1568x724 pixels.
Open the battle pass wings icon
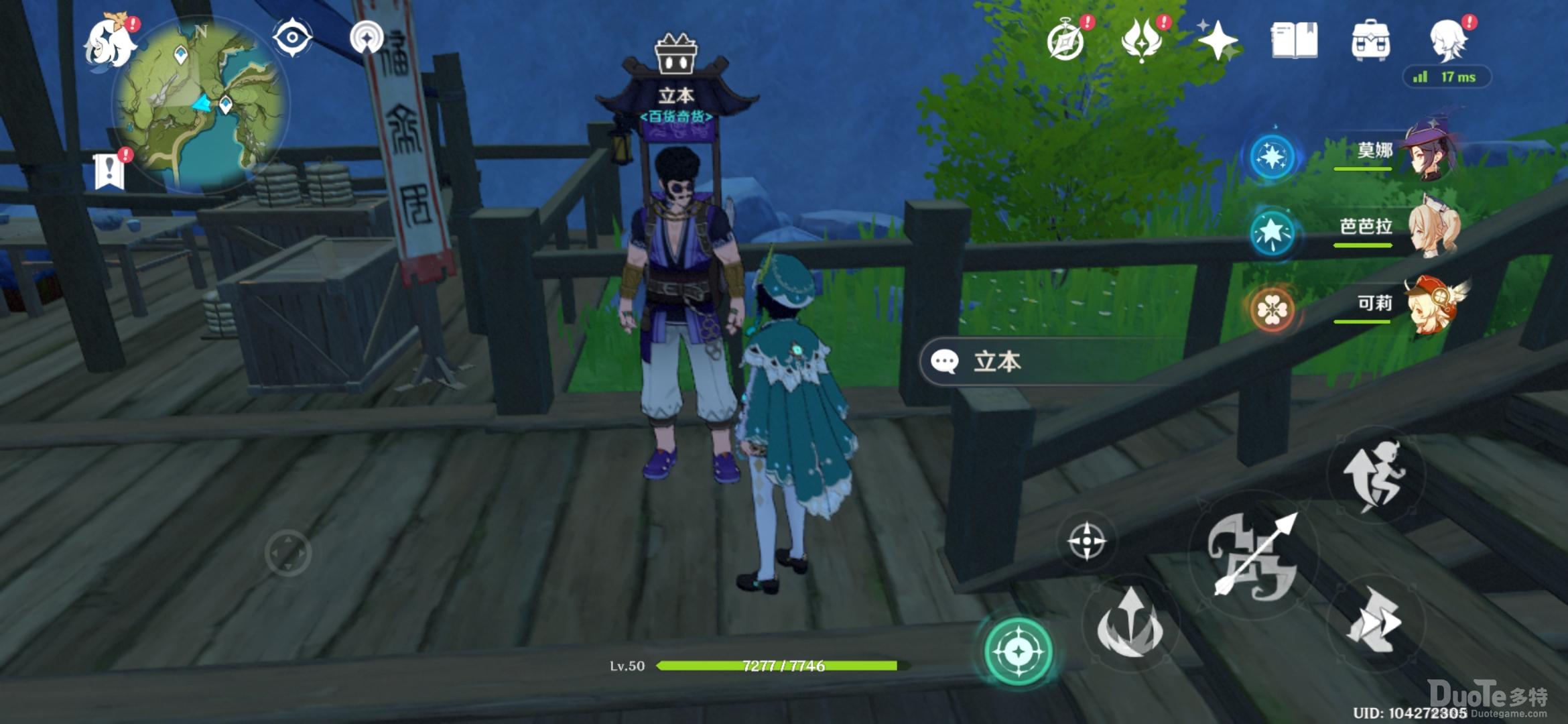click(x=1141, y=40)
